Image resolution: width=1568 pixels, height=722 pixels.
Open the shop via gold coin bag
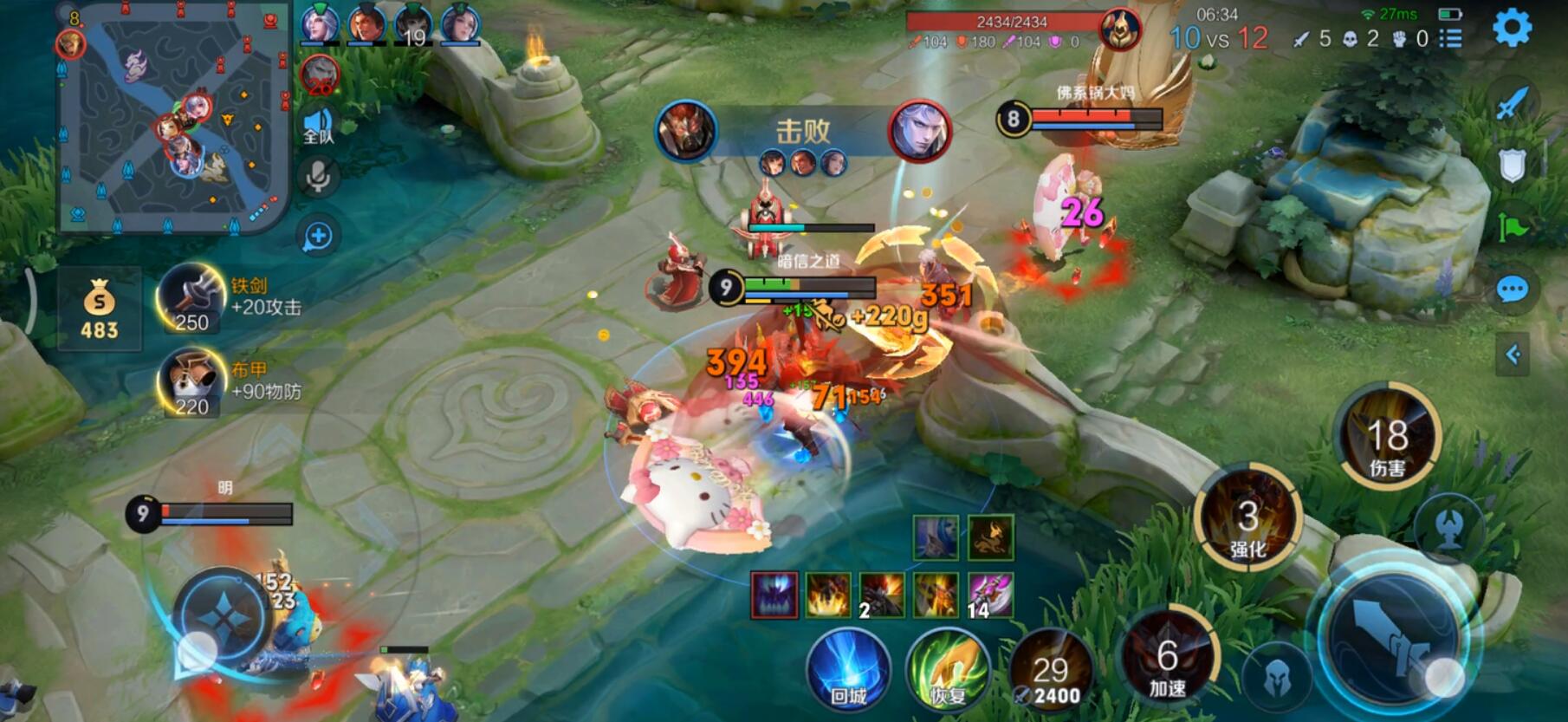[x=99, y=309]
